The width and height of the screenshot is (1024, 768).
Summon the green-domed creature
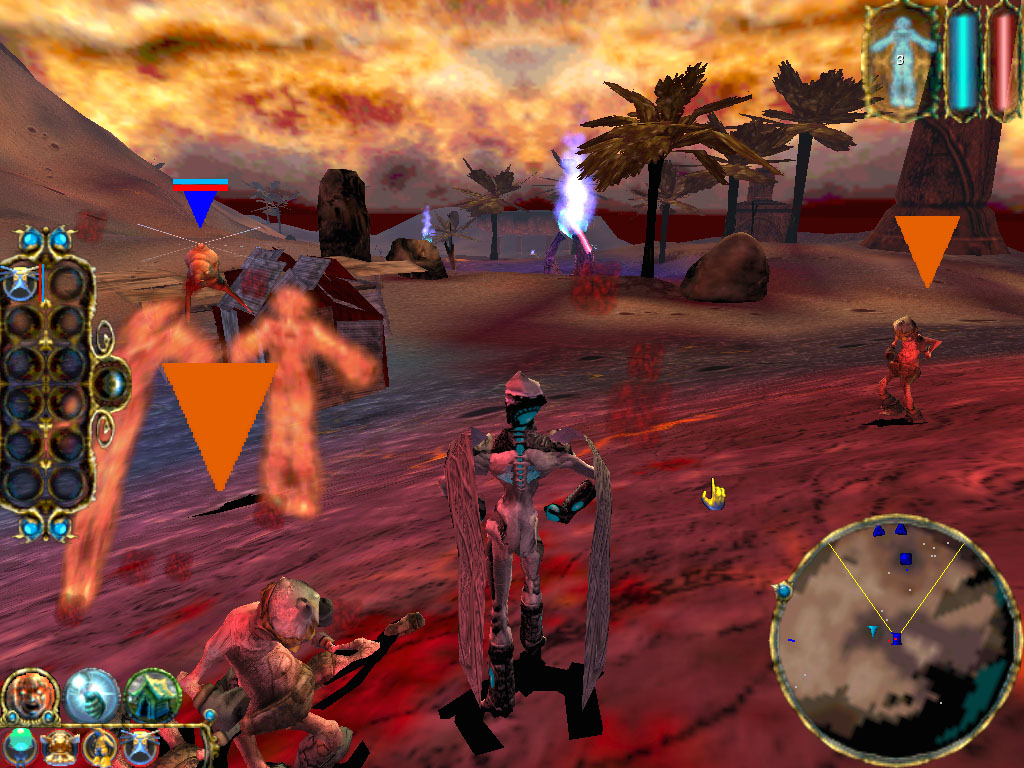[x=20, y=746]
